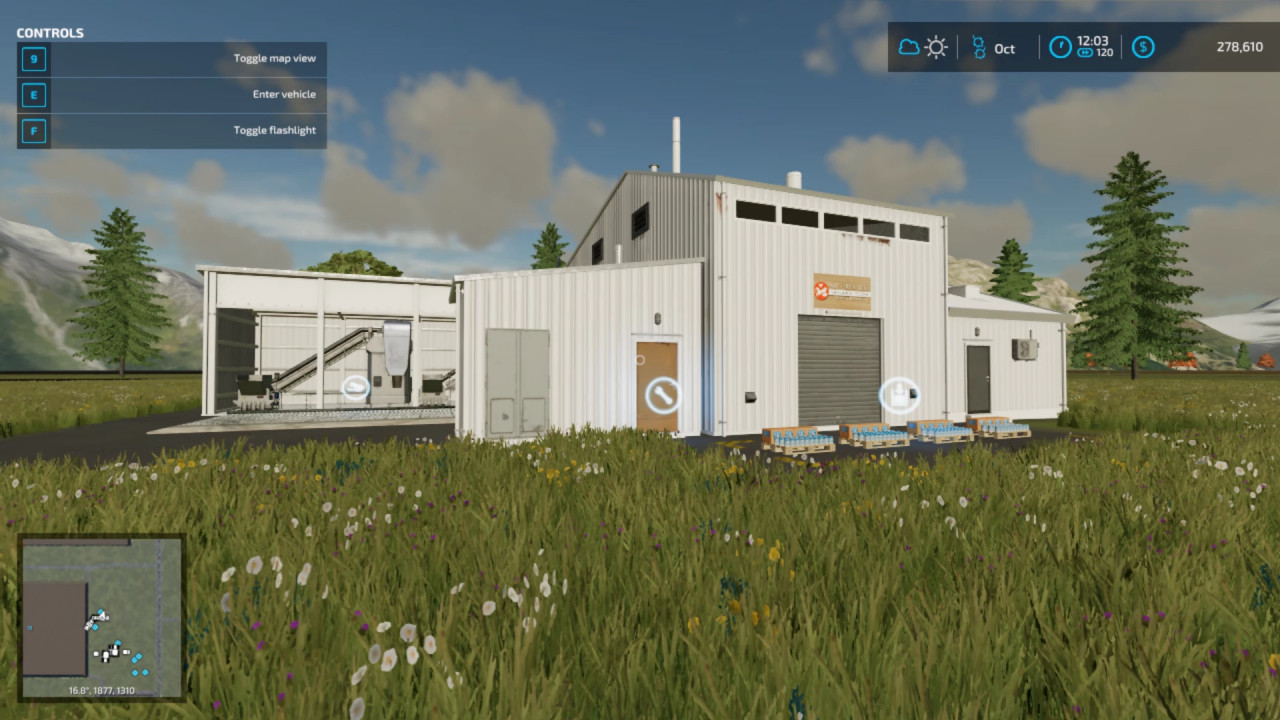
Task: Select the pallet pickup marker near the garage door
Action: (x=898, y=395)
